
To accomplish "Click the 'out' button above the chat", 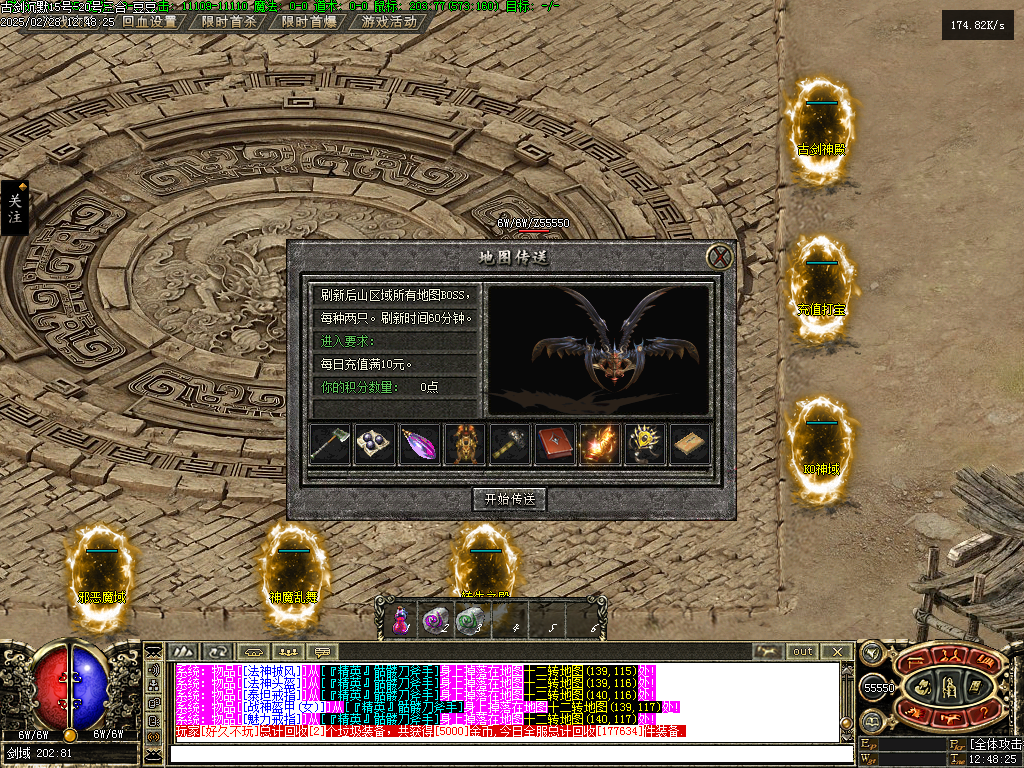I will click(x=803, y=652).
